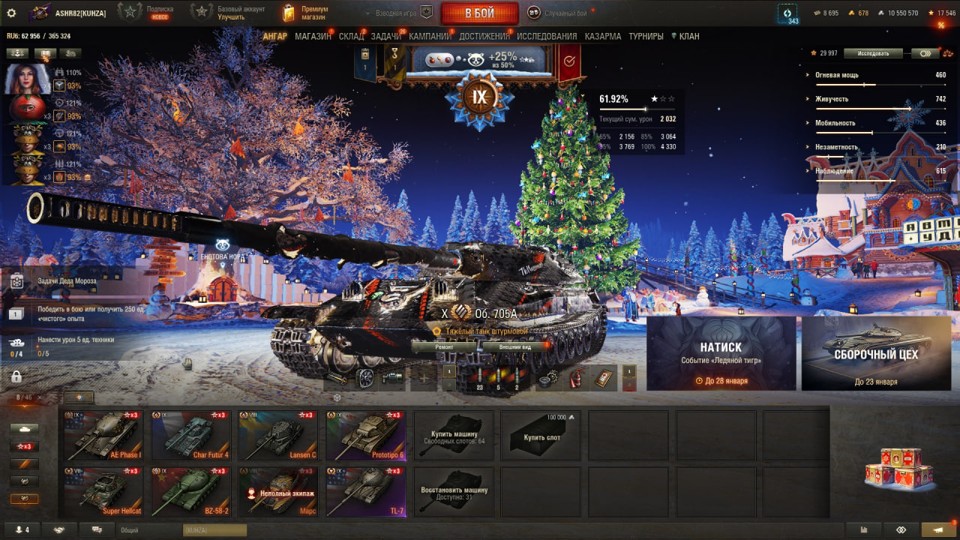
Task: Click the Исследовать button
Action: [873, 53]
